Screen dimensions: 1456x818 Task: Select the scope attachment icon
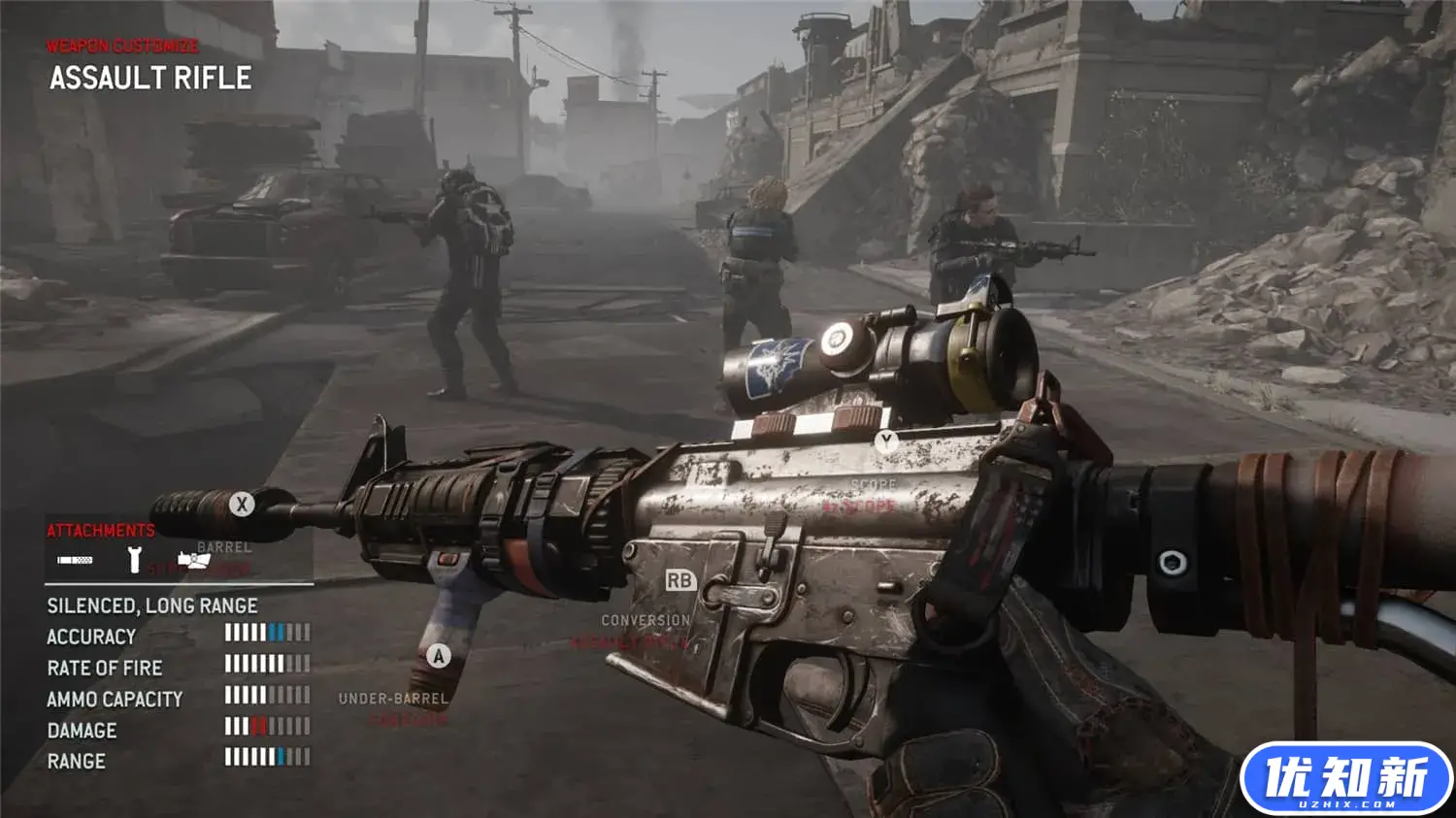(193, 560)
